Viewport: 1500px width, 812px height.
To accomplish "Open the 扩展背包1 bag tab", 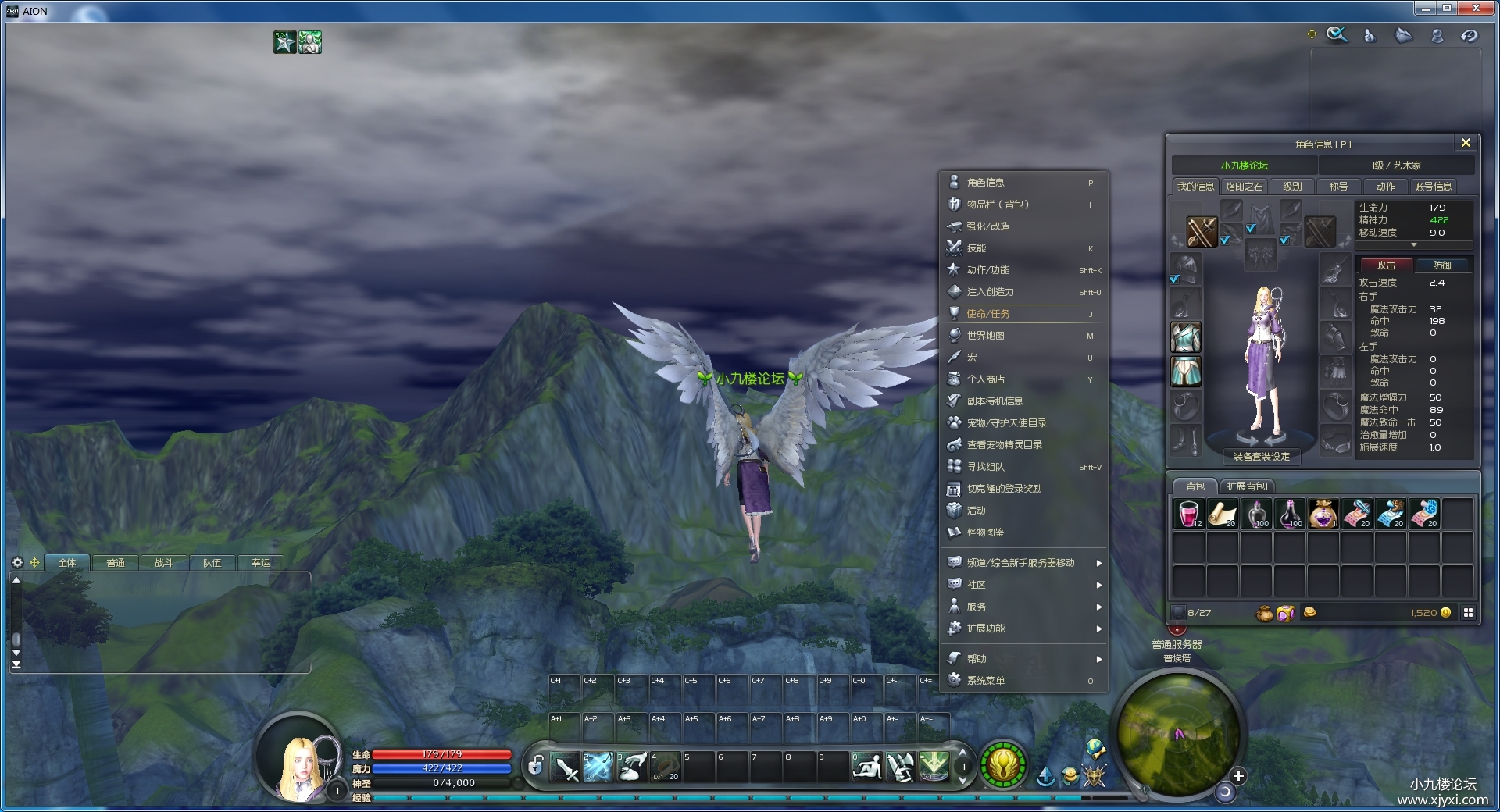I will tap(1247, 486).
